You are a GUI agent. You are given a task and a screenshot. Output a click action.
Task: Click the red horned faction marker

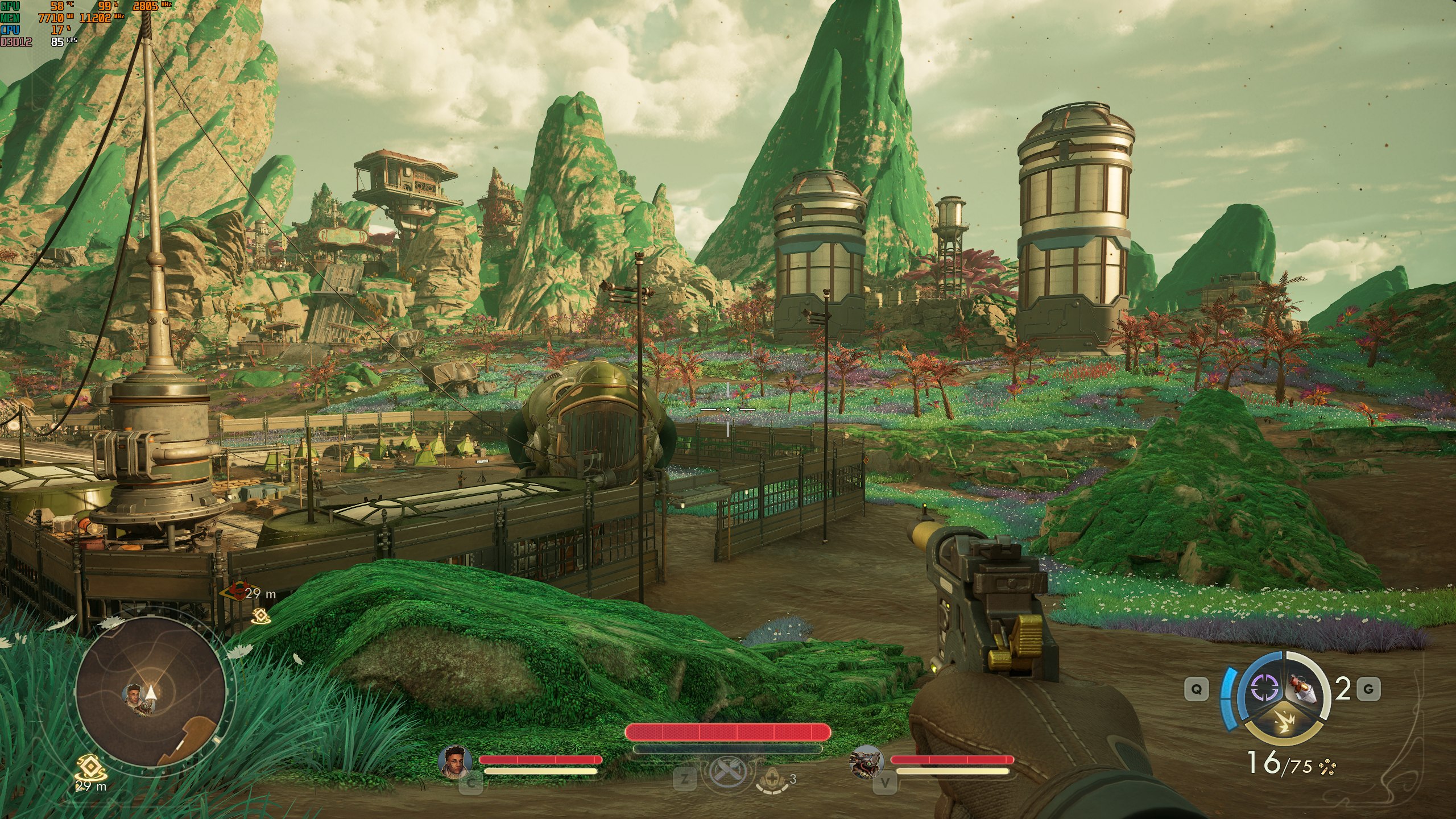click(x=235, y=593)
